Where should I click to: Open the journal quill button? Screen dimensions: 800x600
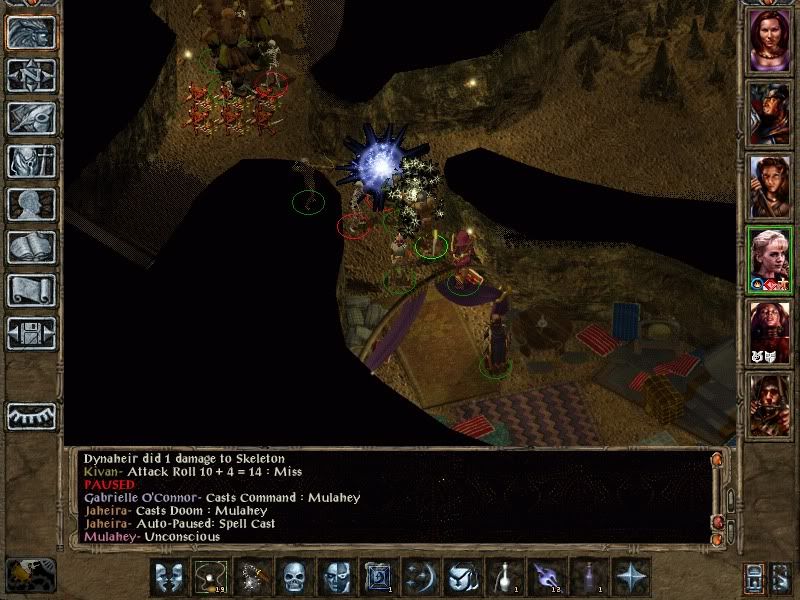point(31,118)
